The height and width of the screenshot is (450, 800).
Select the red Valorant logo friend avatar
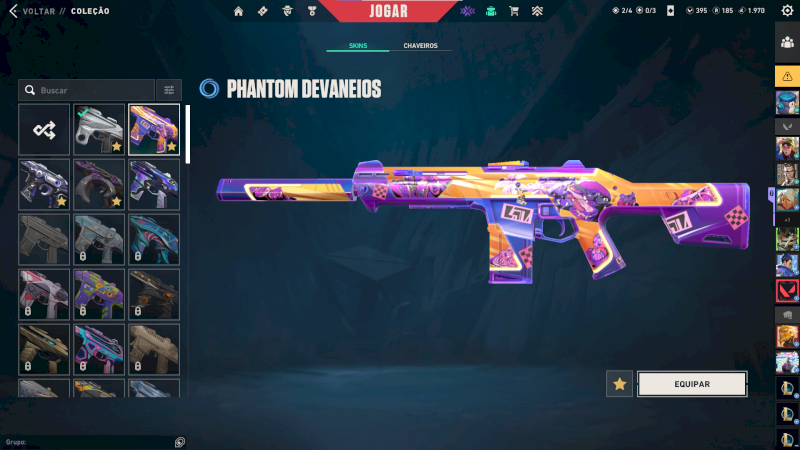click(787, 291)
